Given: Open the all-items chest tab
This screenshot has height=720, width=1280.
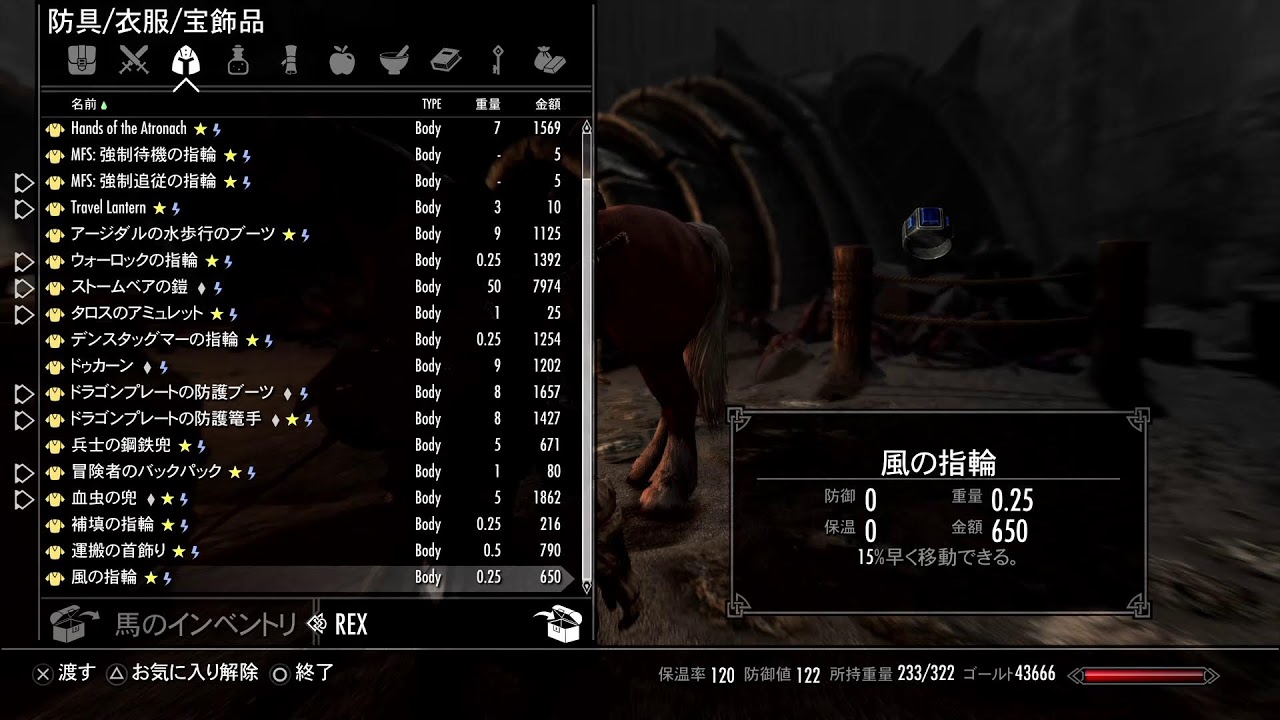Looking at the screenshot, I should 81,61.
